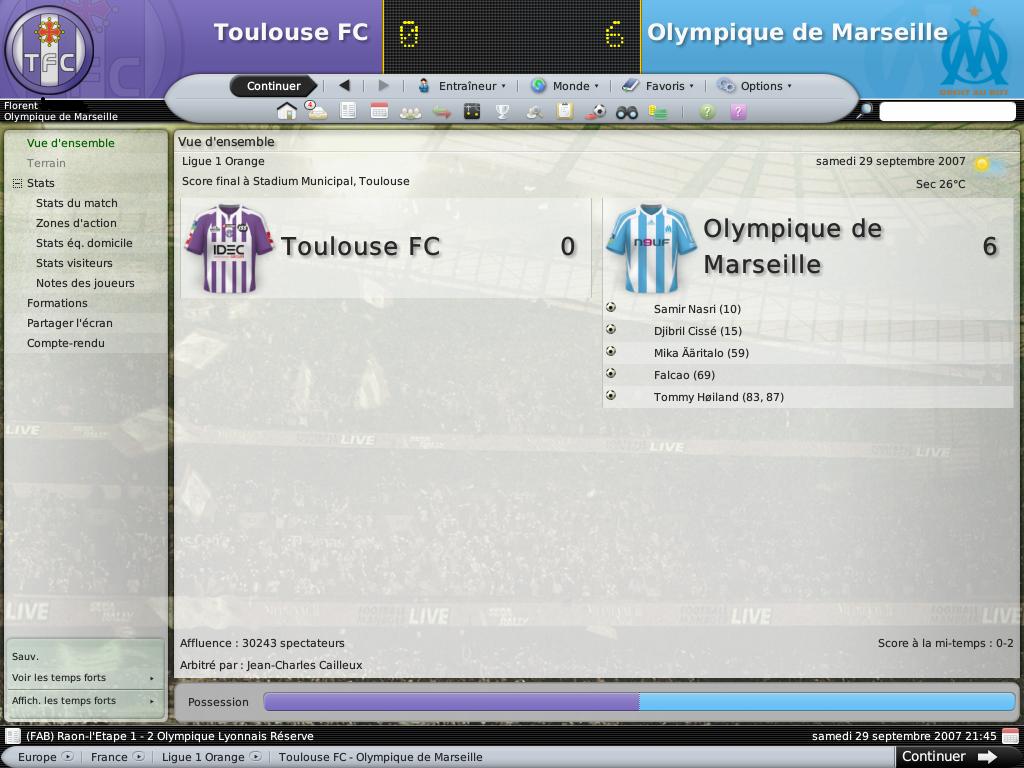Open Compte-rendu match report
This screenshot has height=768, width=1024.
[x=66, y=343]
